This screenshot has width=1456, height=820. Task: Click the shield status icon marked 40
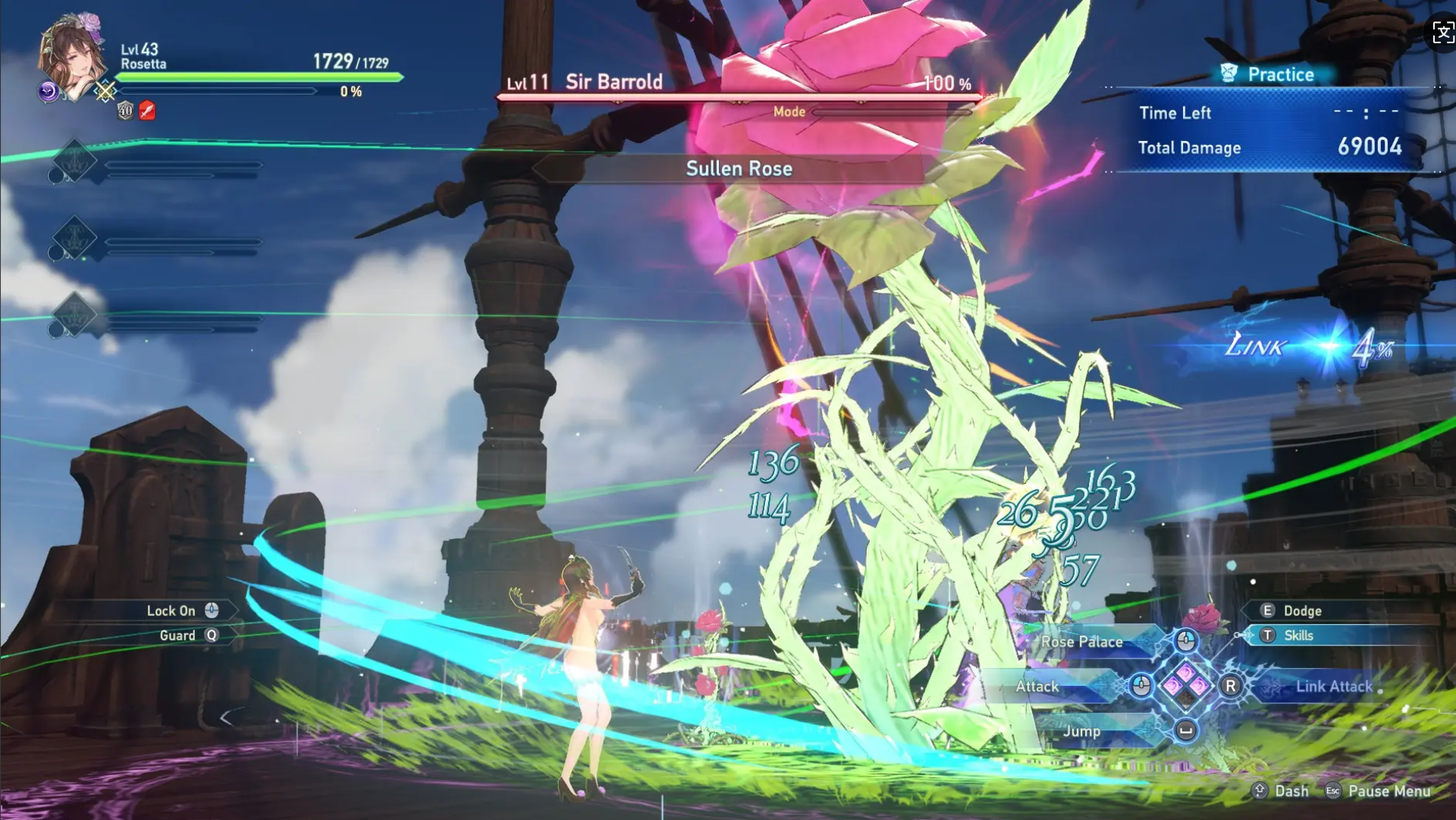click(125, 111)
